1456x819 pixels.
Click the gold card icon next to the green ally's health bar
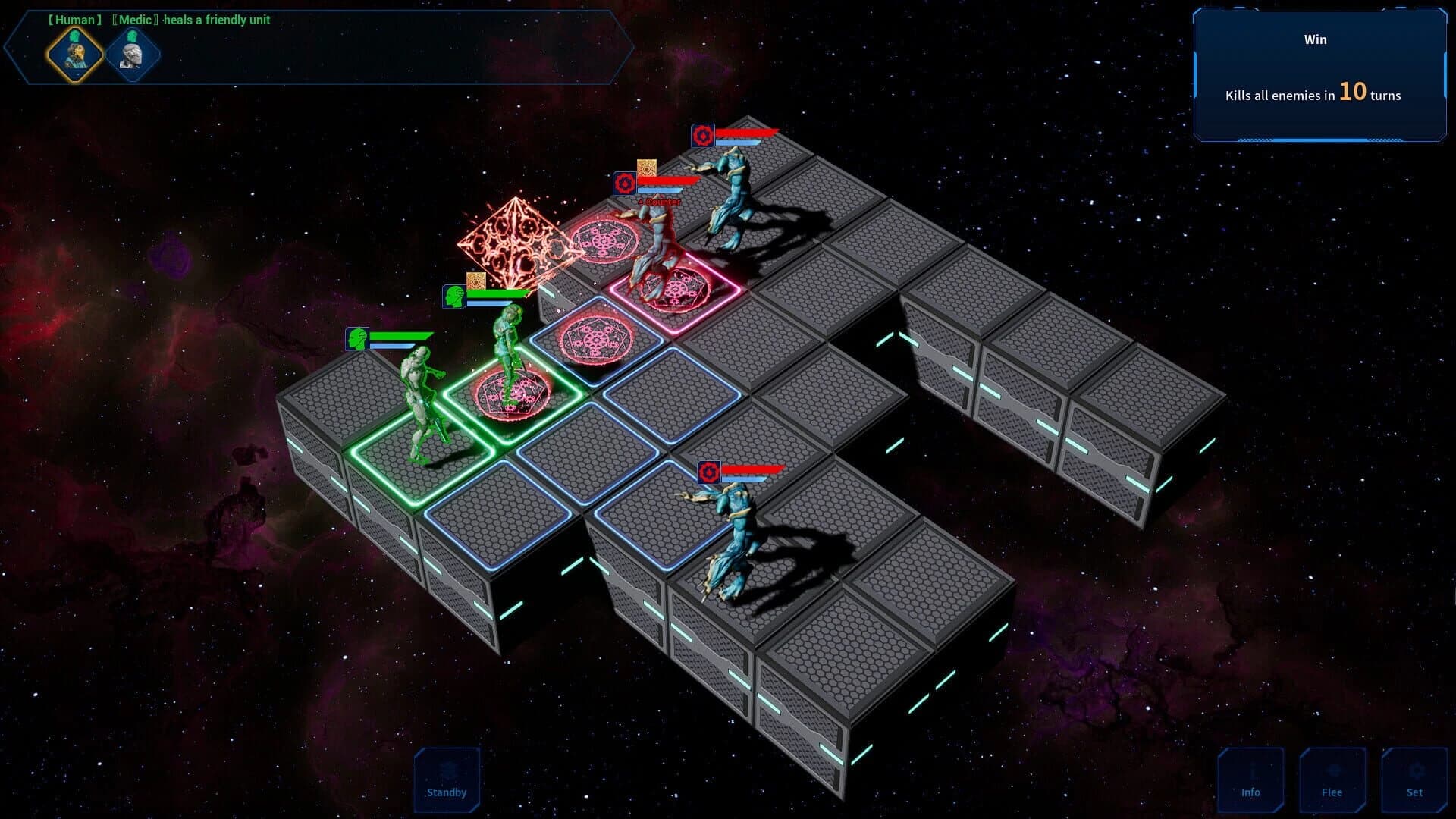(x=475, y=279)
